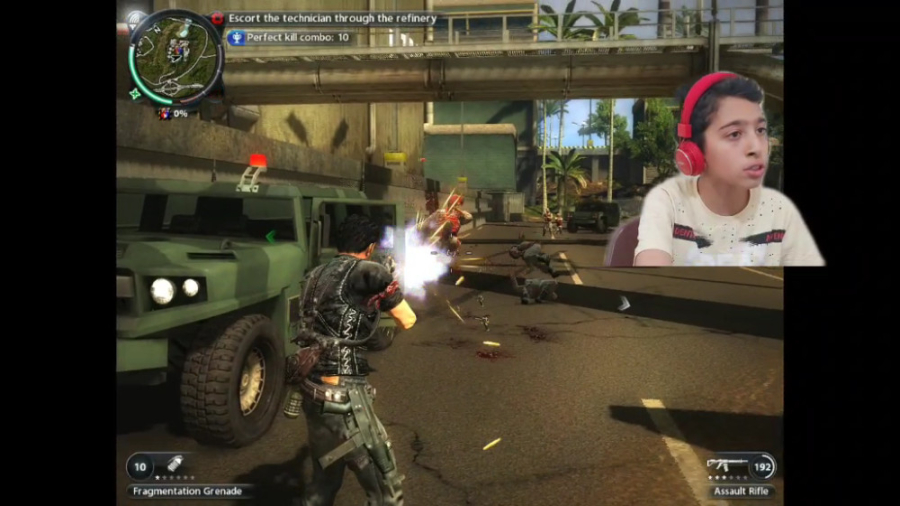The width and height of the screenshot is (900, 506).
Task: Select the Fragmentation Grenade slot
Action: (x=173, y=465)
